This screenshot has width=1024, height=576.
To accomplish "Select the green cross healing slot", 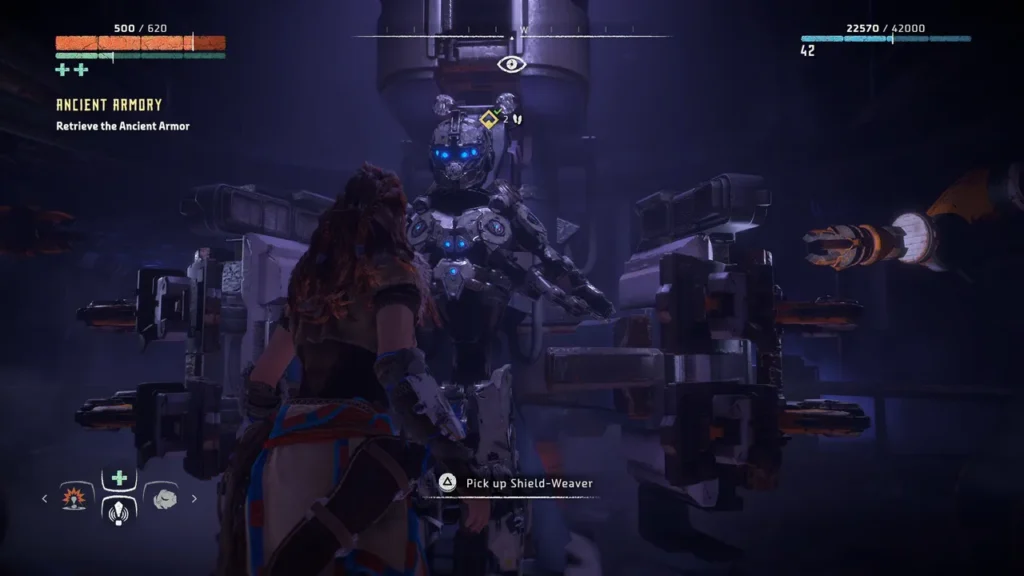I will click(119, 478).
